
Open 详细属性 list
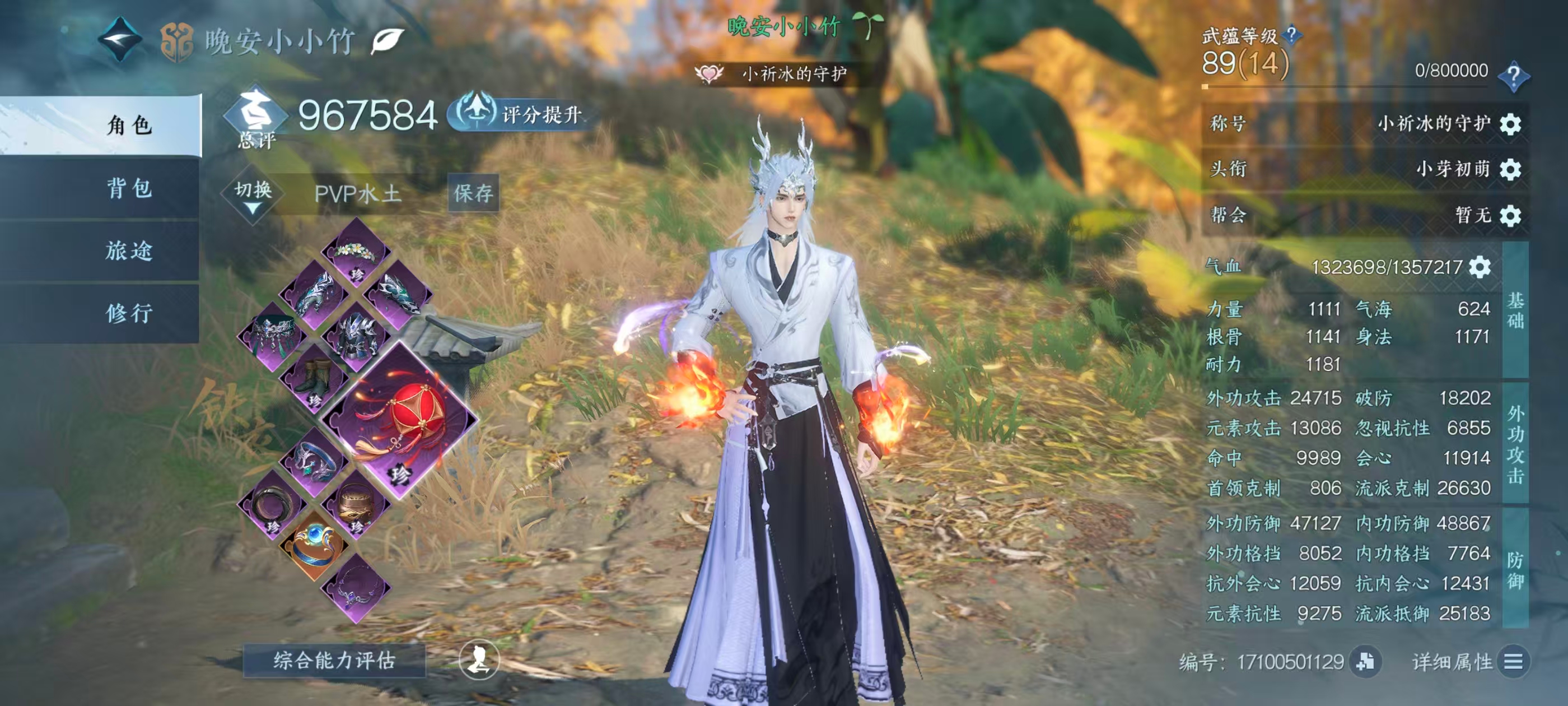1512,661
